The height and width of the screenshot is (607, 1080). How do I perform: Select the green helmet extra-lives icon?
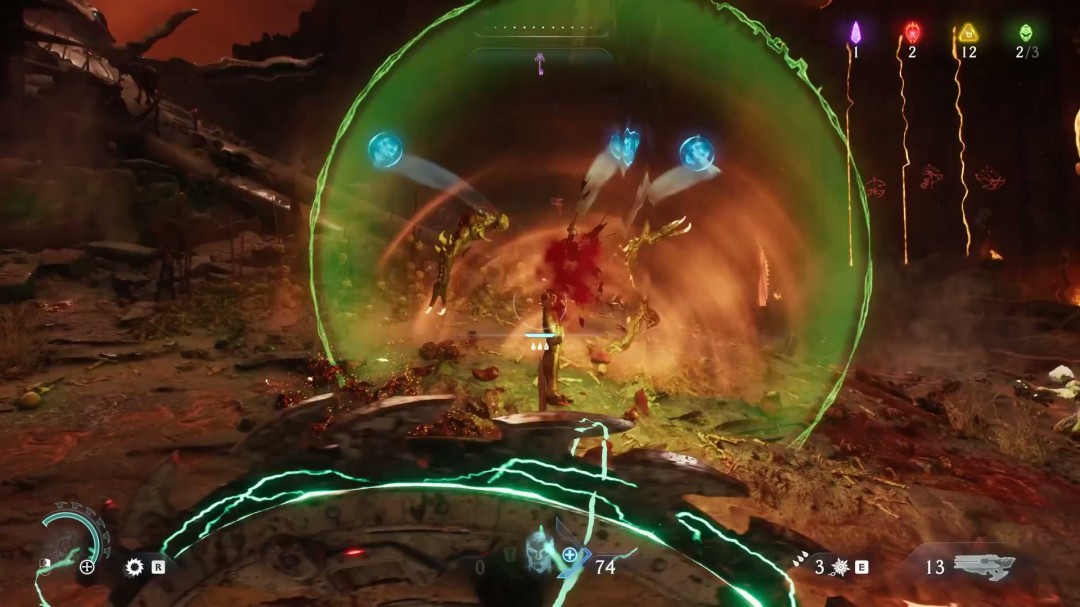coord(1025,32)
